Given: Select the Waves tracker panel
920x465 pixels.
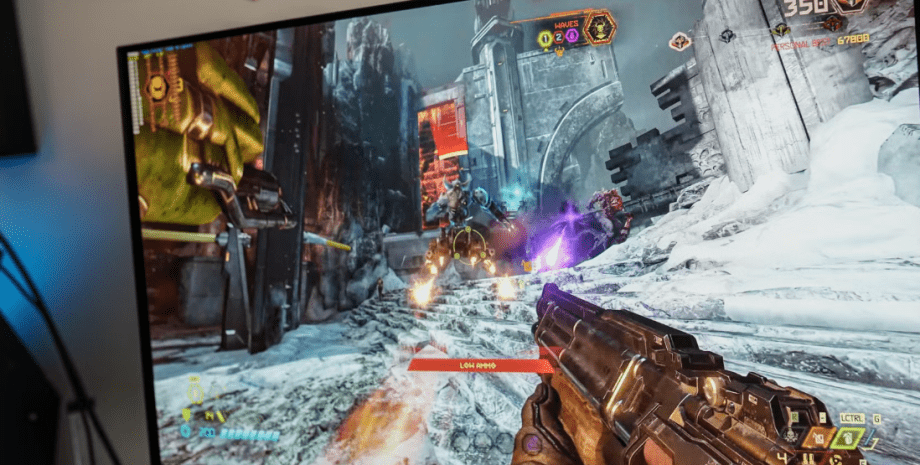Looking at the screenshot, I should click(x=560, y=30).
